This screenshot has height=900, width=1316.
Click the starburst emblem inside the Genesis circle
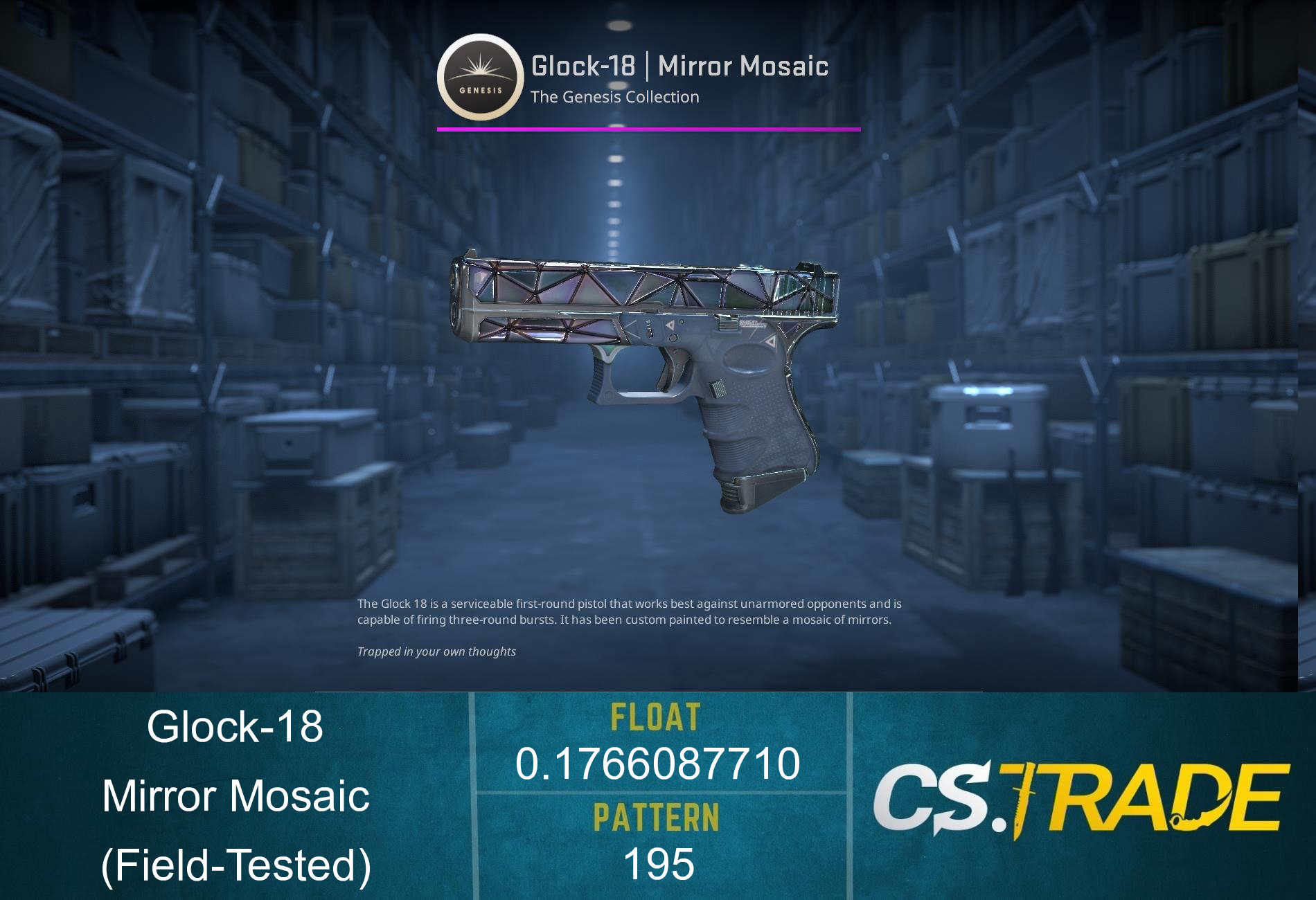point(481,66)
